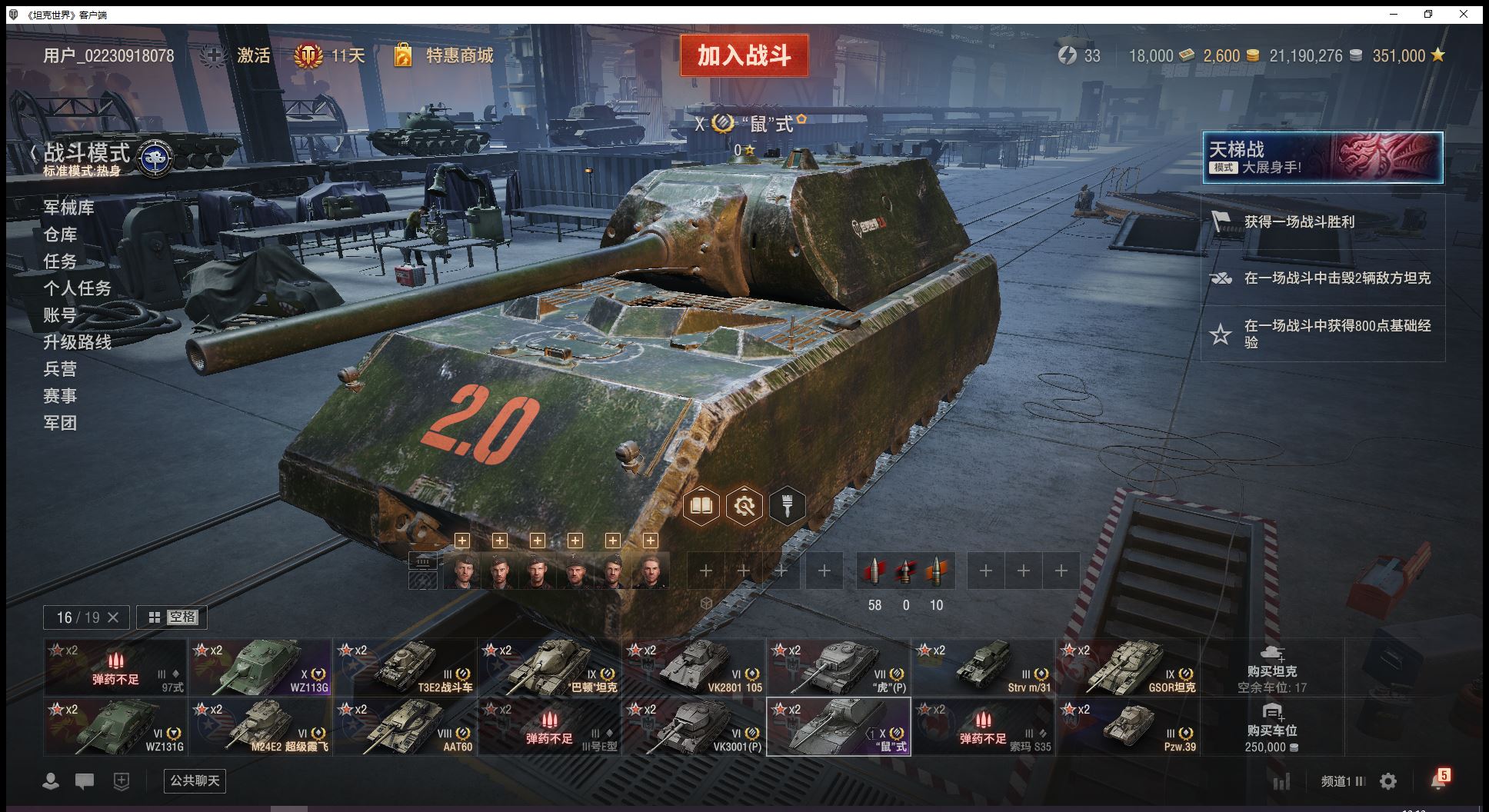Close the game client window

tap(1464, 14)
